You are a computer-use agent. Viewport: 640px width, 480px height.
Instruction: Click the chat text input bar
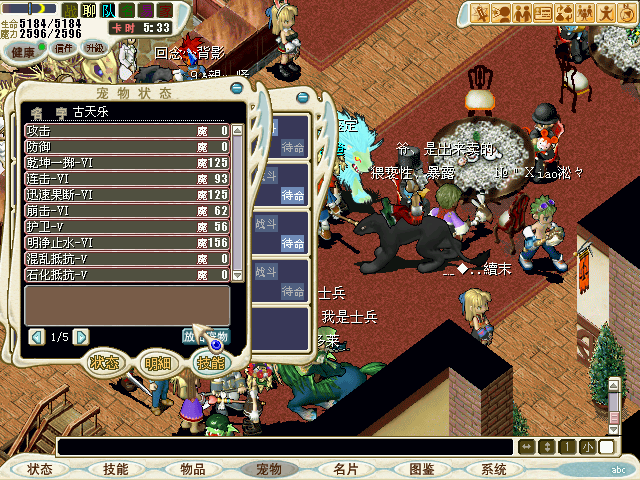(285, 446)
